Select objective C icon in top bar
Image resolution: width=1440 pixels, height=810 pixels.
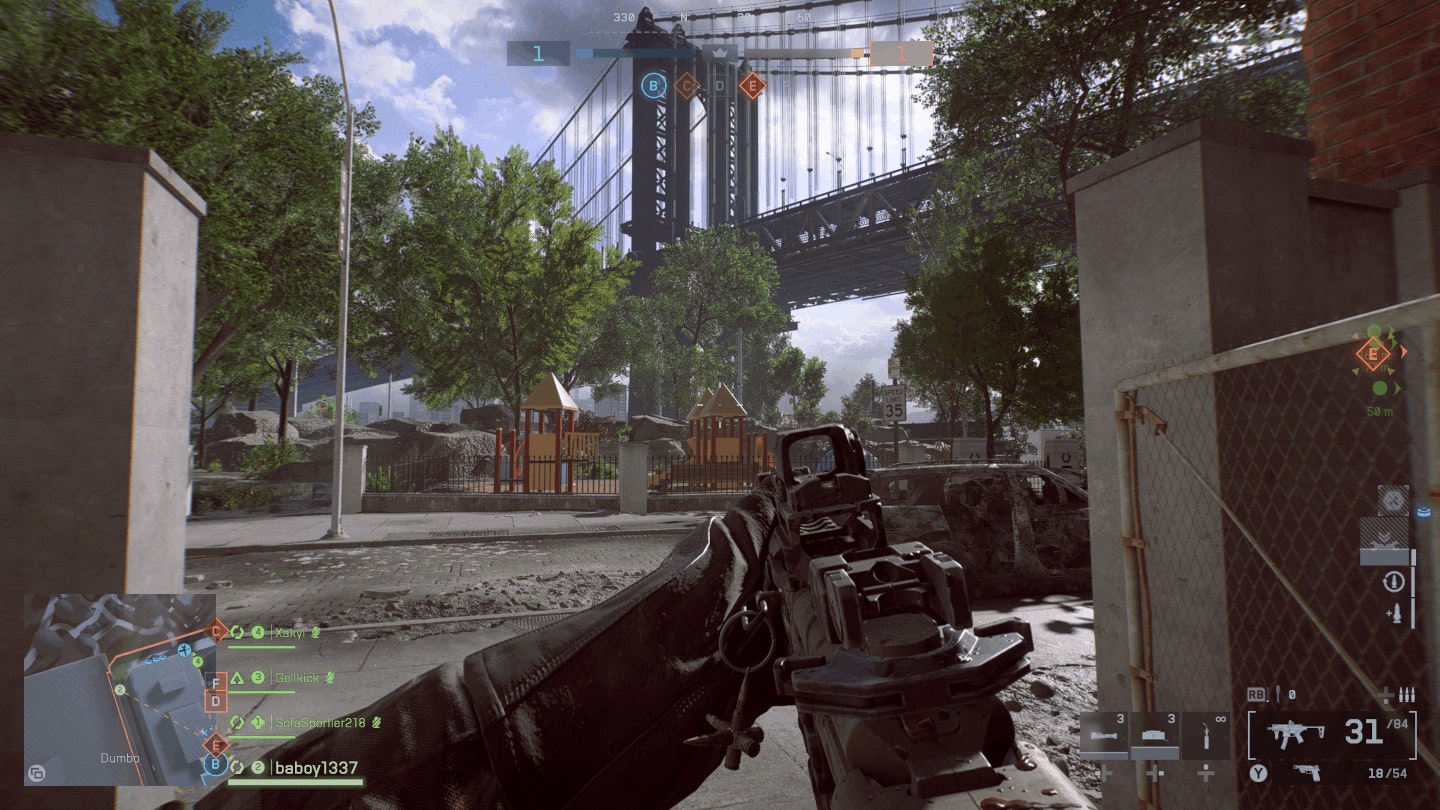click(686, 86)
